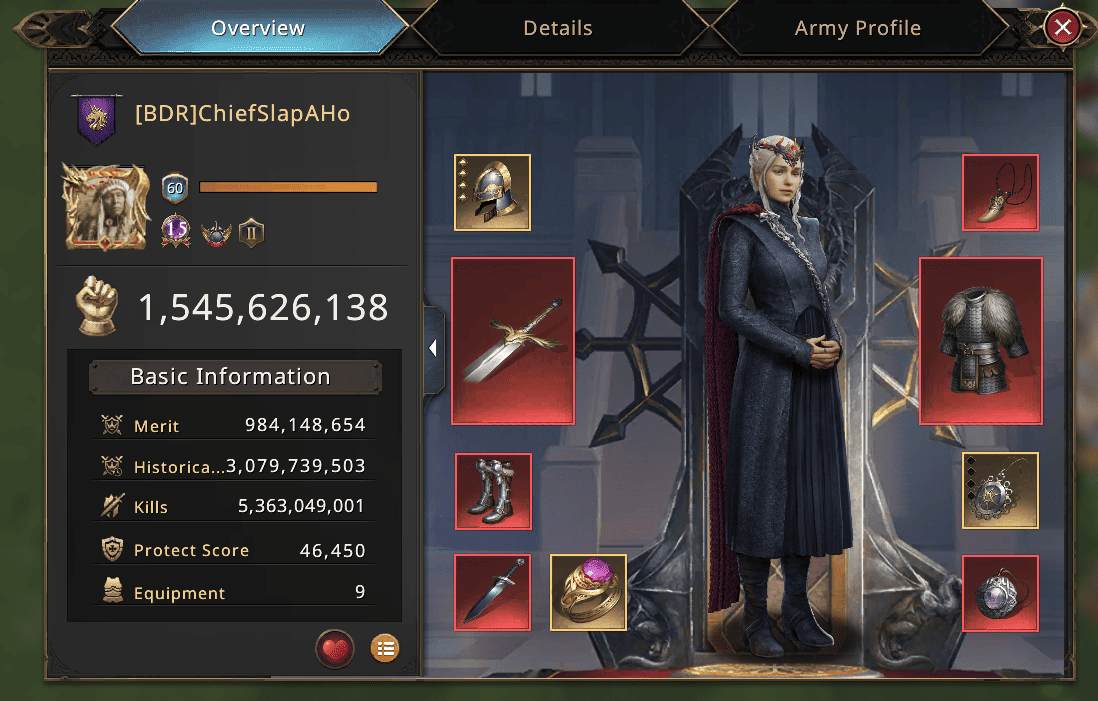This screenshot has height=701, width=1098.
Task: Close the profile window
Action: [x=1062, y=28]
